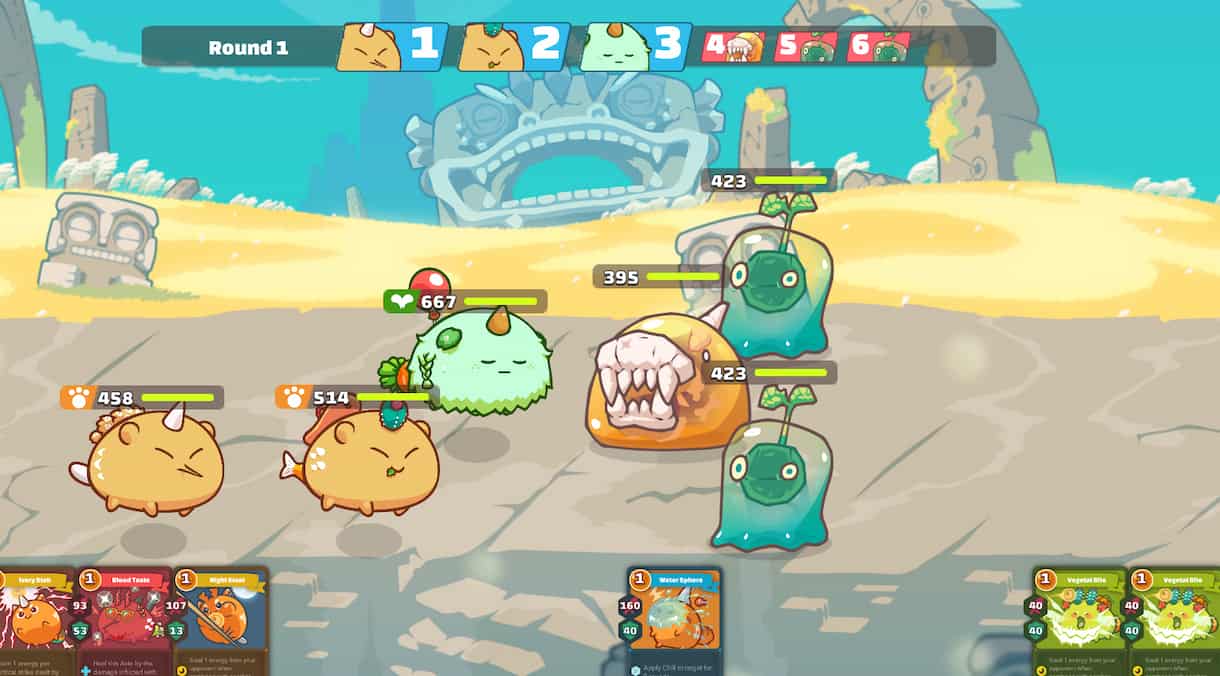Select the Water Sphere card

point(674,622)
